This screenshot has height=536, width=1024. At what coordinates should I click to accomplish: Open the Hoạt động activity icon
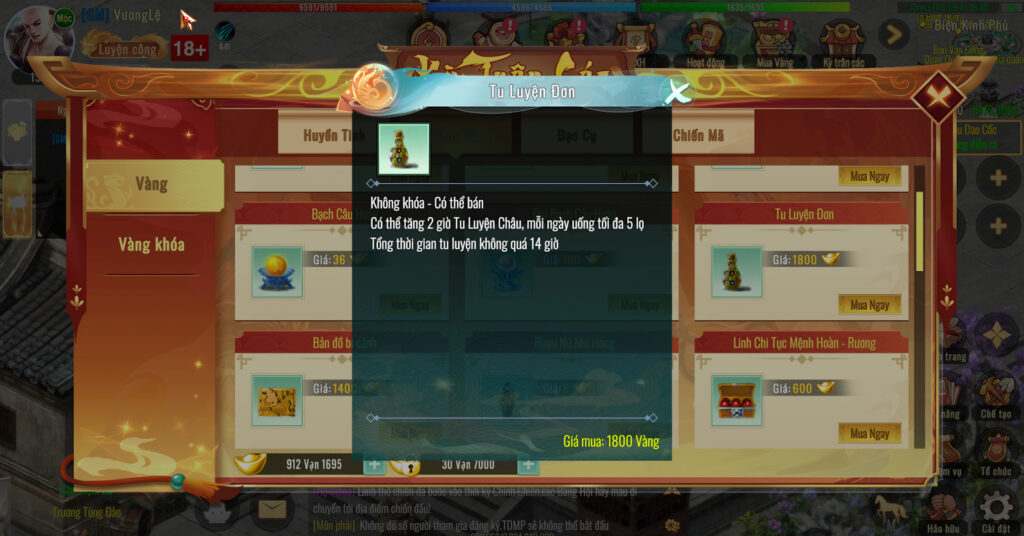pyautogui.click(x=704, y=43)
